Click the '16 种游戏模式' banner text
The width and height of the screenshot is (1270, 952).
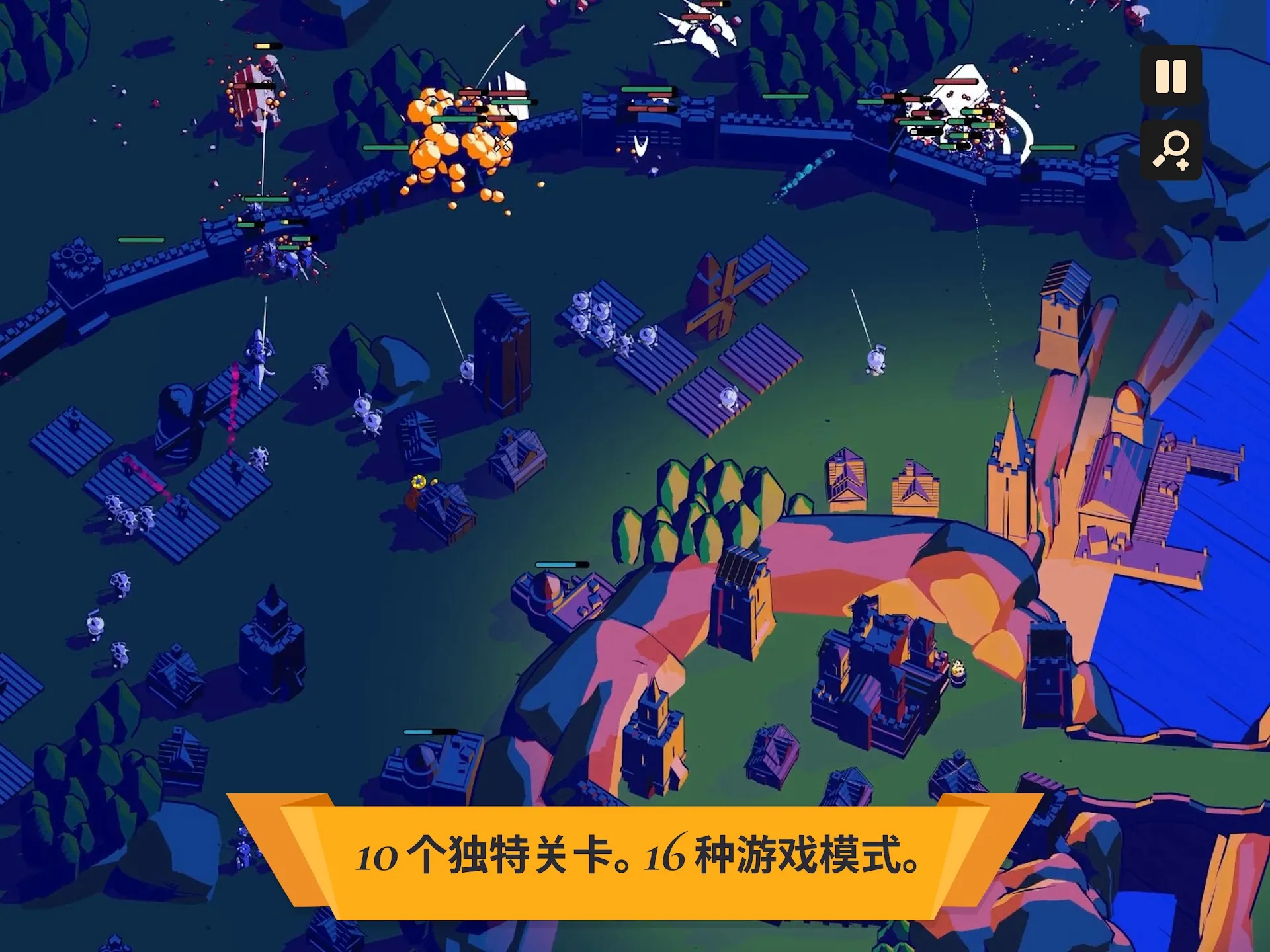(x=781, y=856)
